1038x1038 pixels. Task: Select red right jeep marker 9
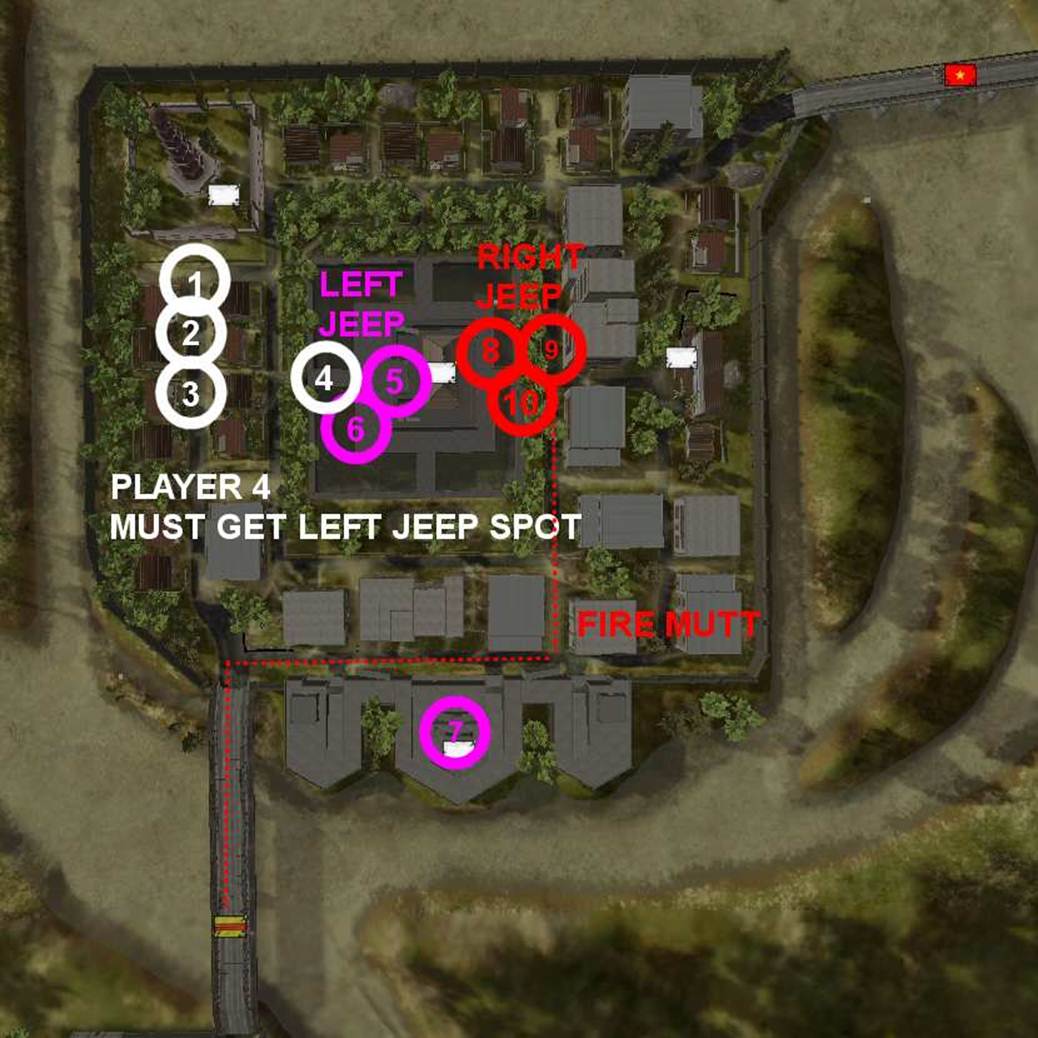(x=551, y=349)
